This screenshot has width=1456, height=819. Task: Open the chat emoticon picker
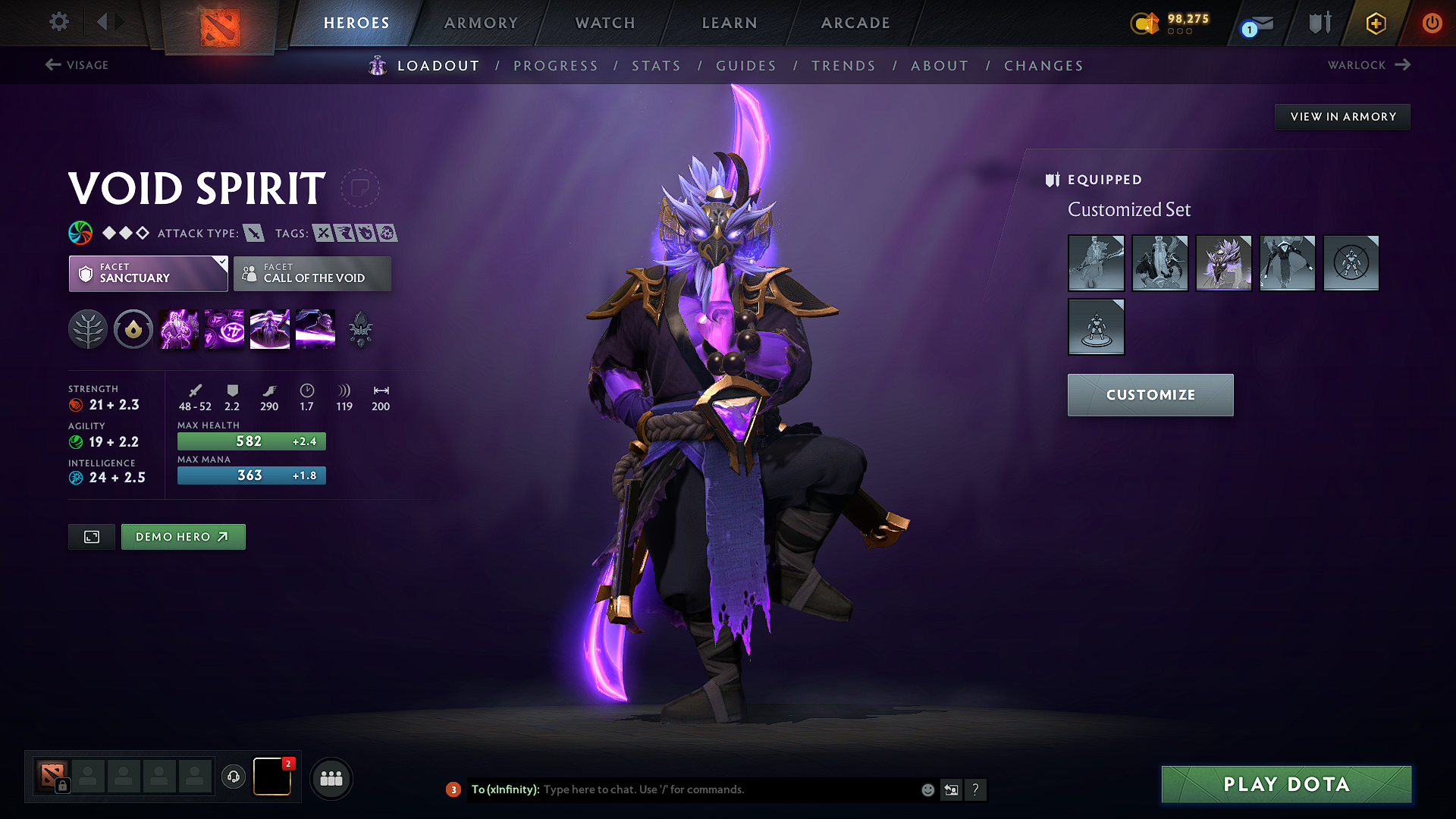click(x=927, y=789)
